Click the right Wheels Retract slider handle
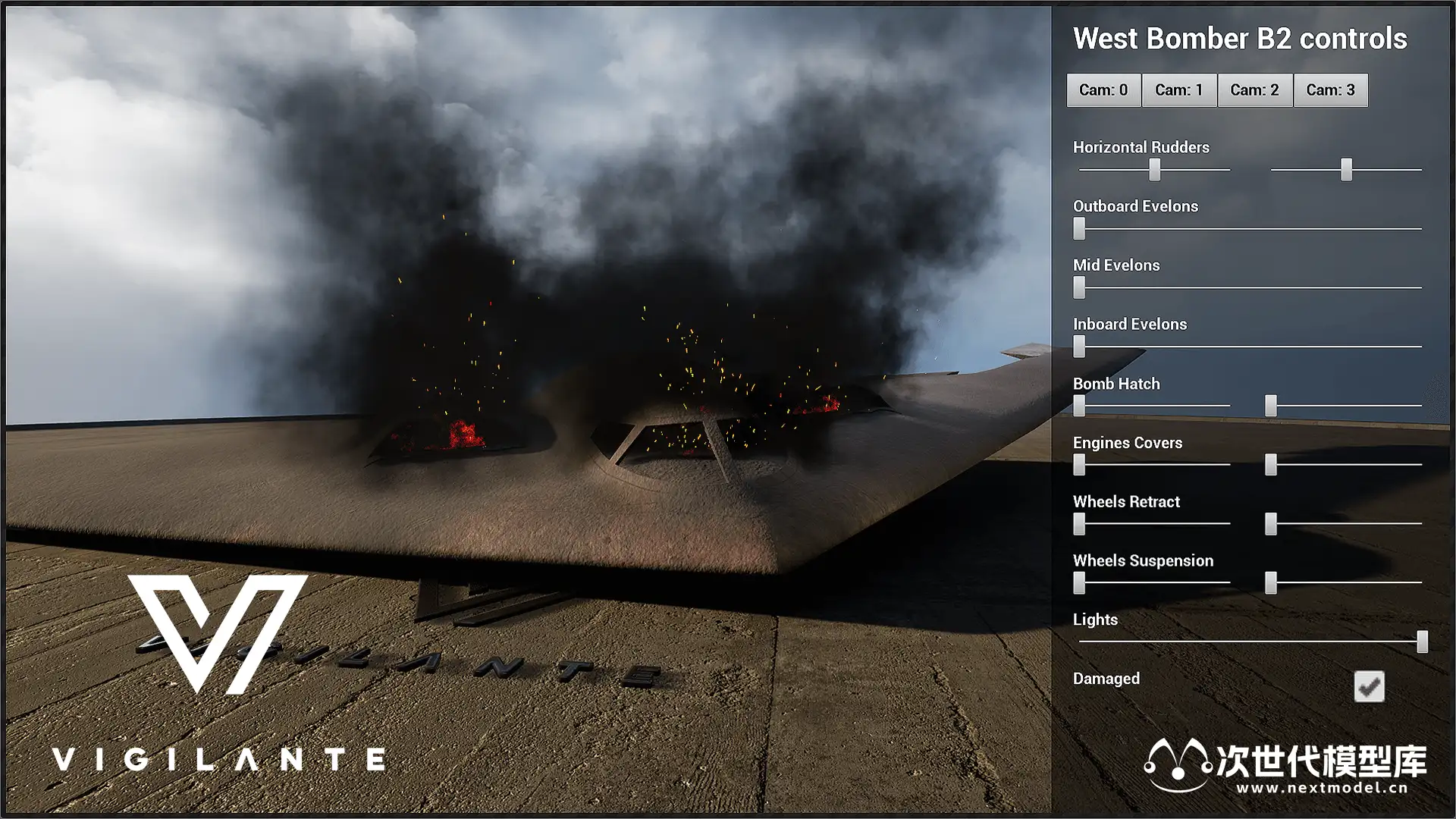Image resolution: width=1456 pixels, height=819 pixels. tap(1271, 524)
